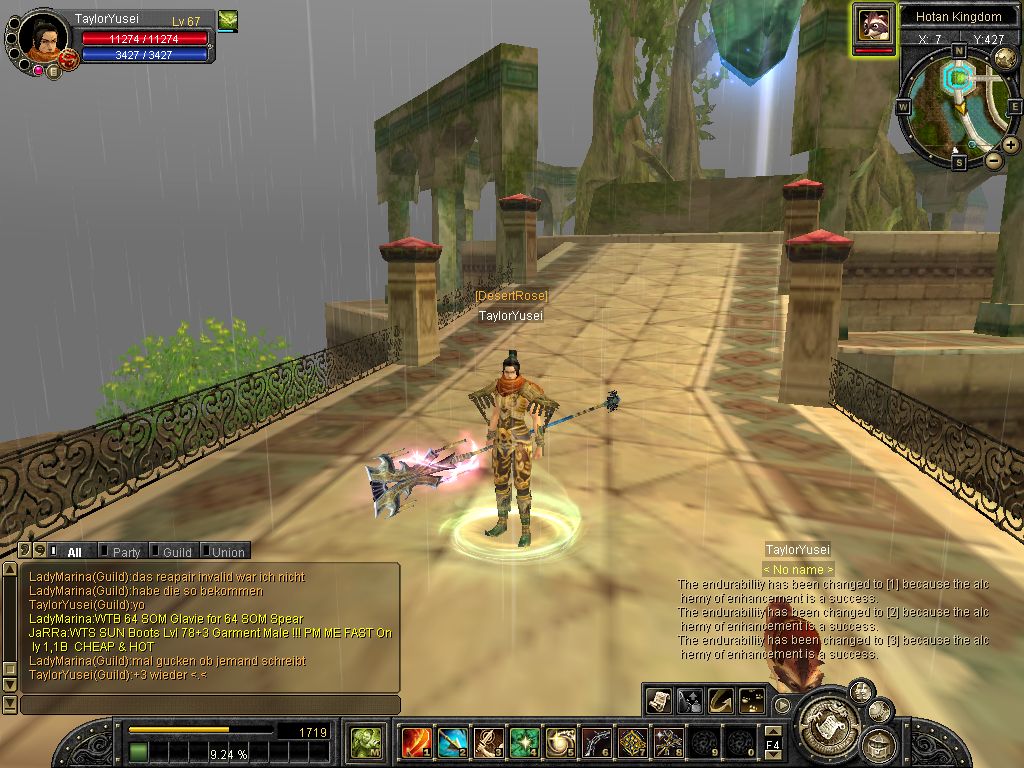Select the Guild chat tab
Screen dimensions: 1024x768
click(177, 551)
